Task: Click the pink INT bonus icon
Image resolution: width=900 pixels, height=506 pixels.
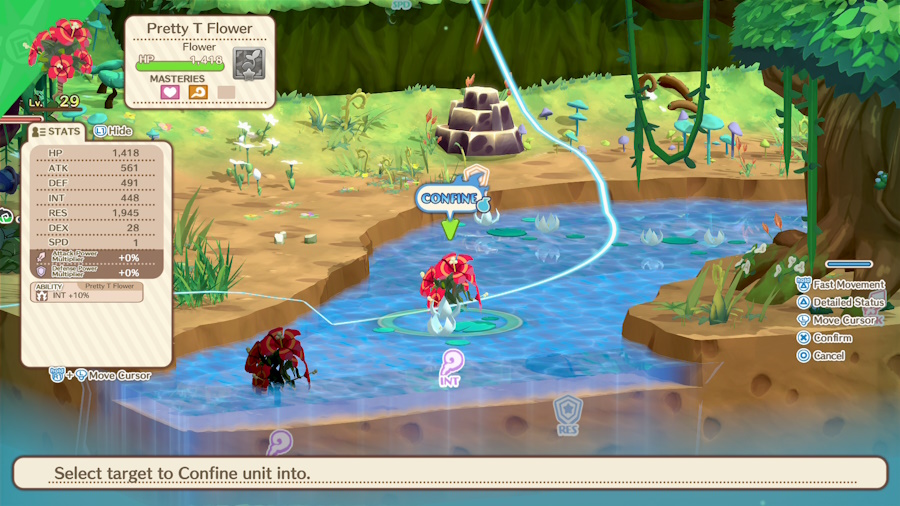Action: 451,362
